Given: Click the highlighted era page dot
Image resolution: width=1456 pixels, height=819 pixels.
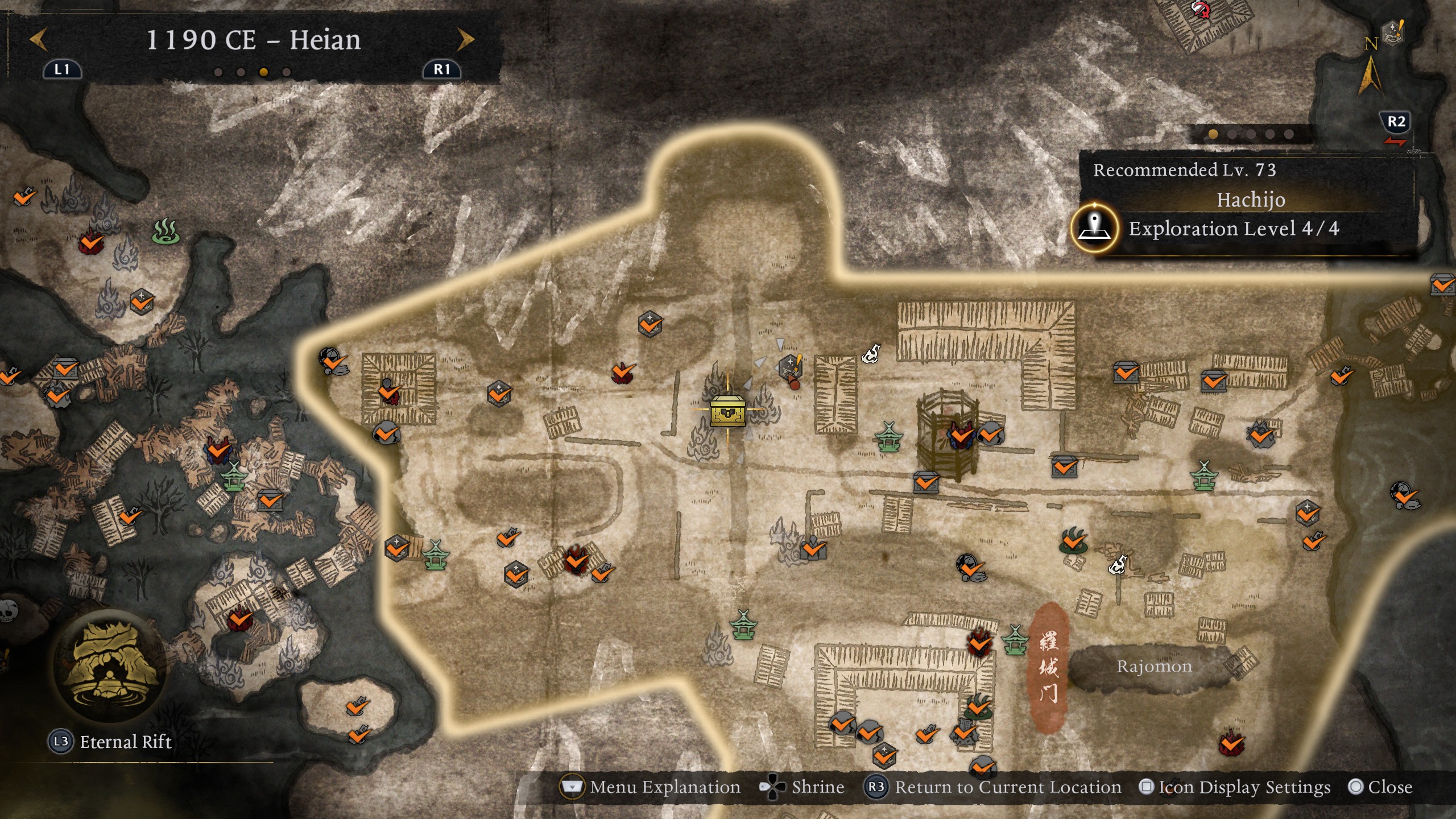Looking at the screenshot, I should click(263, 72).
